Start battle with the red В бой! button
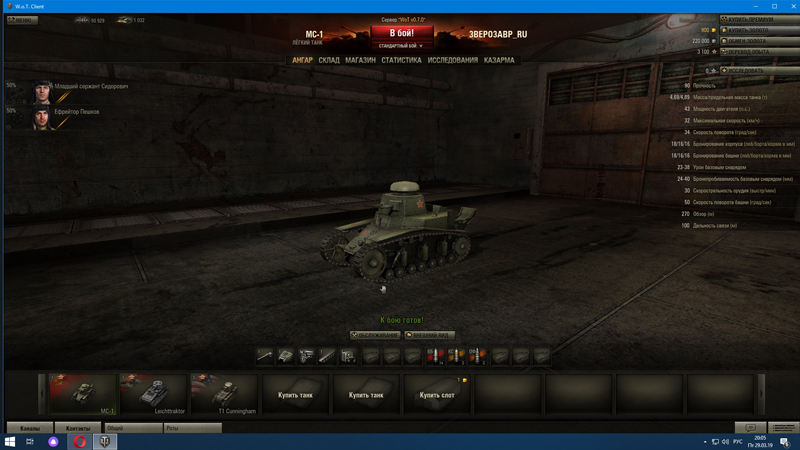 401,33
